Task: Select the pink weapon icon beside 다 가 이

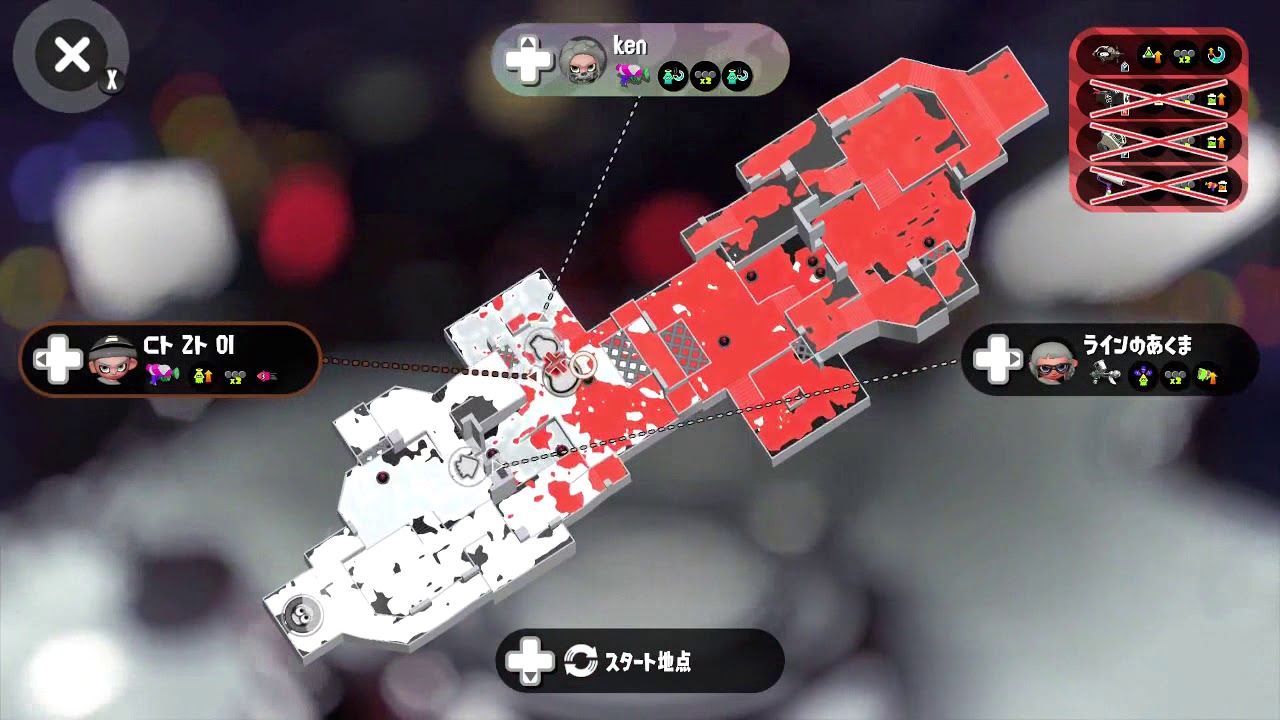Action: pyautogui.click(x=160, y=374)
